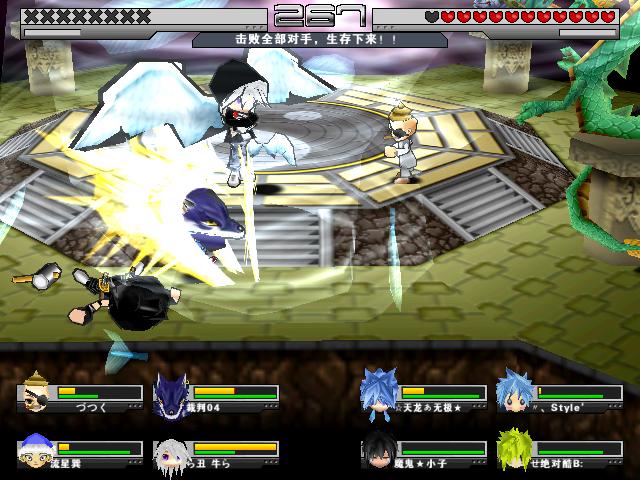Select the Style' player portrait
640x480 pixels.
(515, 393)
